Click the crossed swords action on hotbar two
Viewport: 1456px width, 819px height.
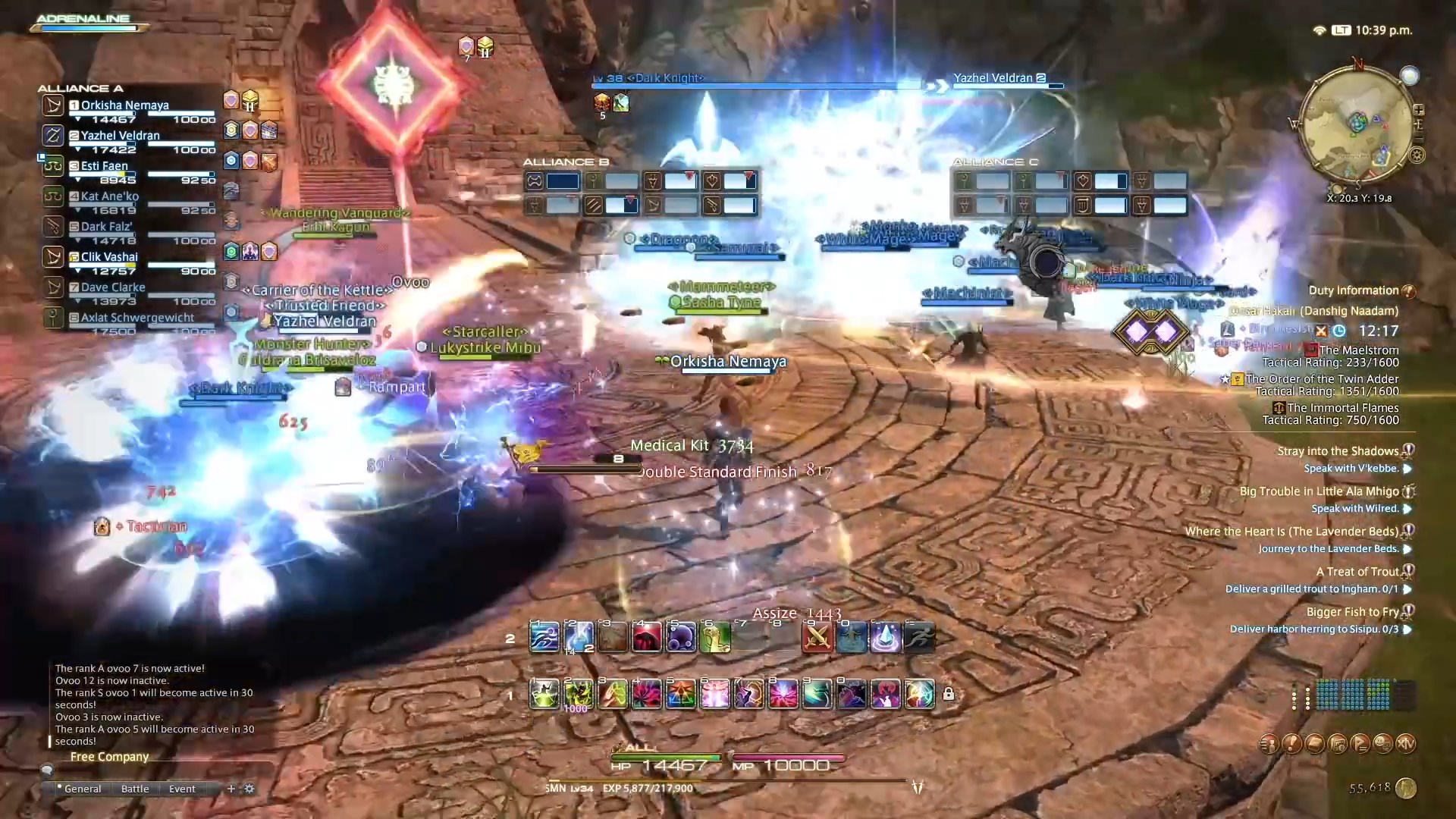pos(817,637)
